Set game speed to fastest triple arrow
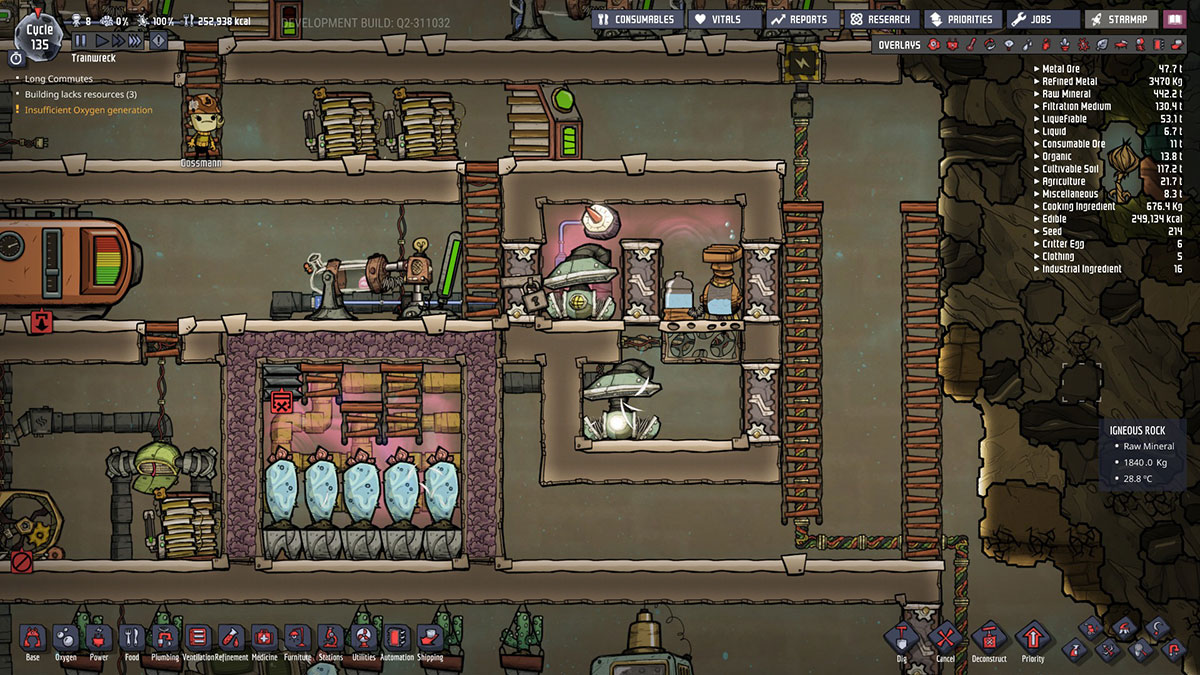Image resolution: width=1200 pixels, height=675 pixels. tap(136, 41)
